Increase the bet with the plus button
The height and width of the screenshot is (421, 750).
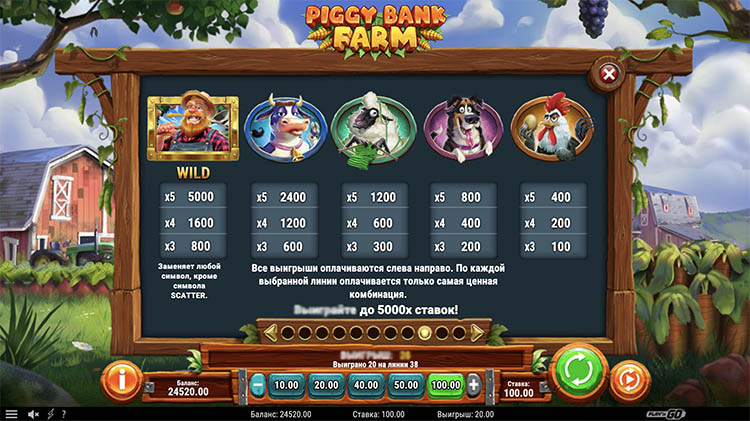click(473, 384)
